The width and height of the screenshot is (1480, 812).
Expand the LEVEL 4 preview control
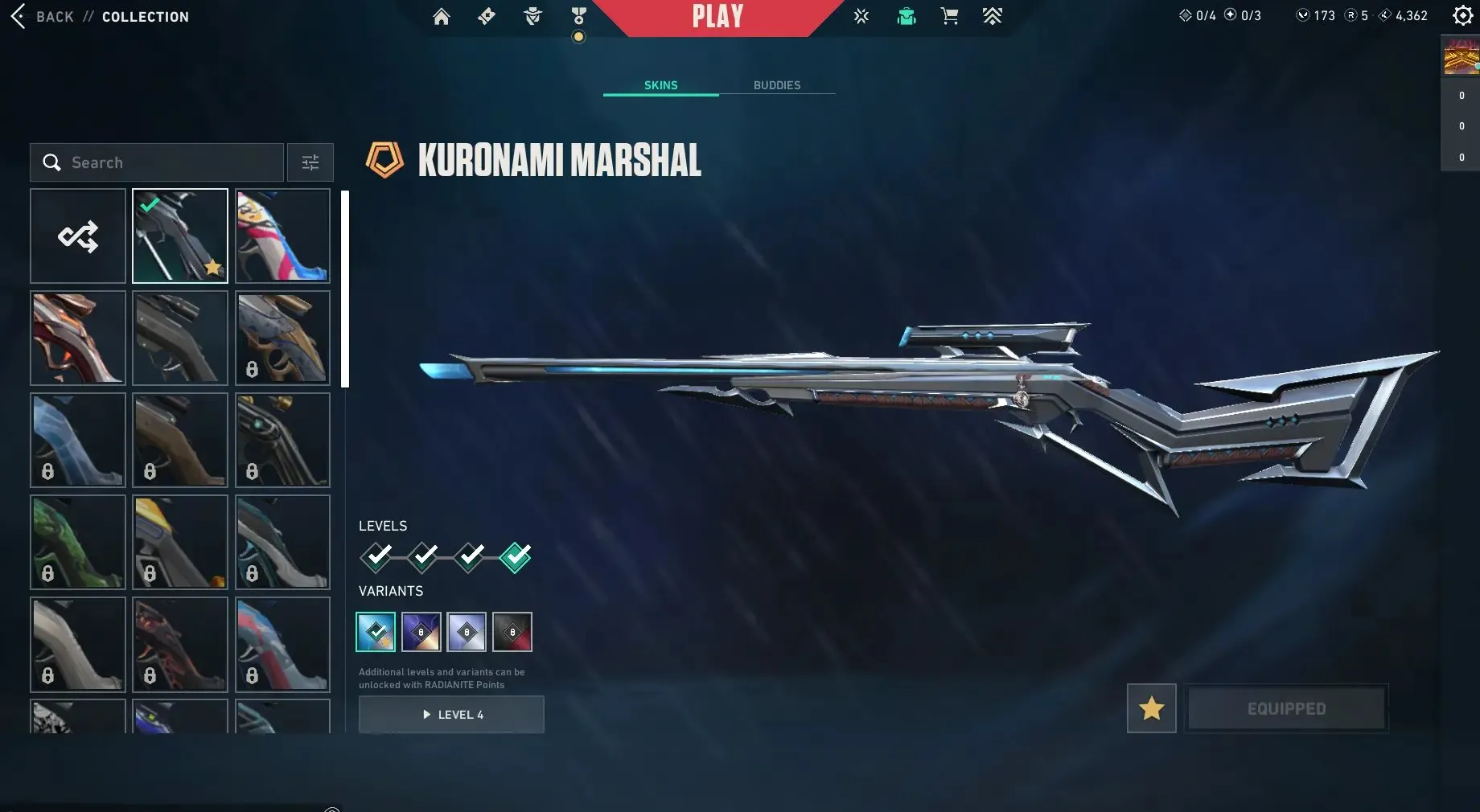click(x=451, y=714)
